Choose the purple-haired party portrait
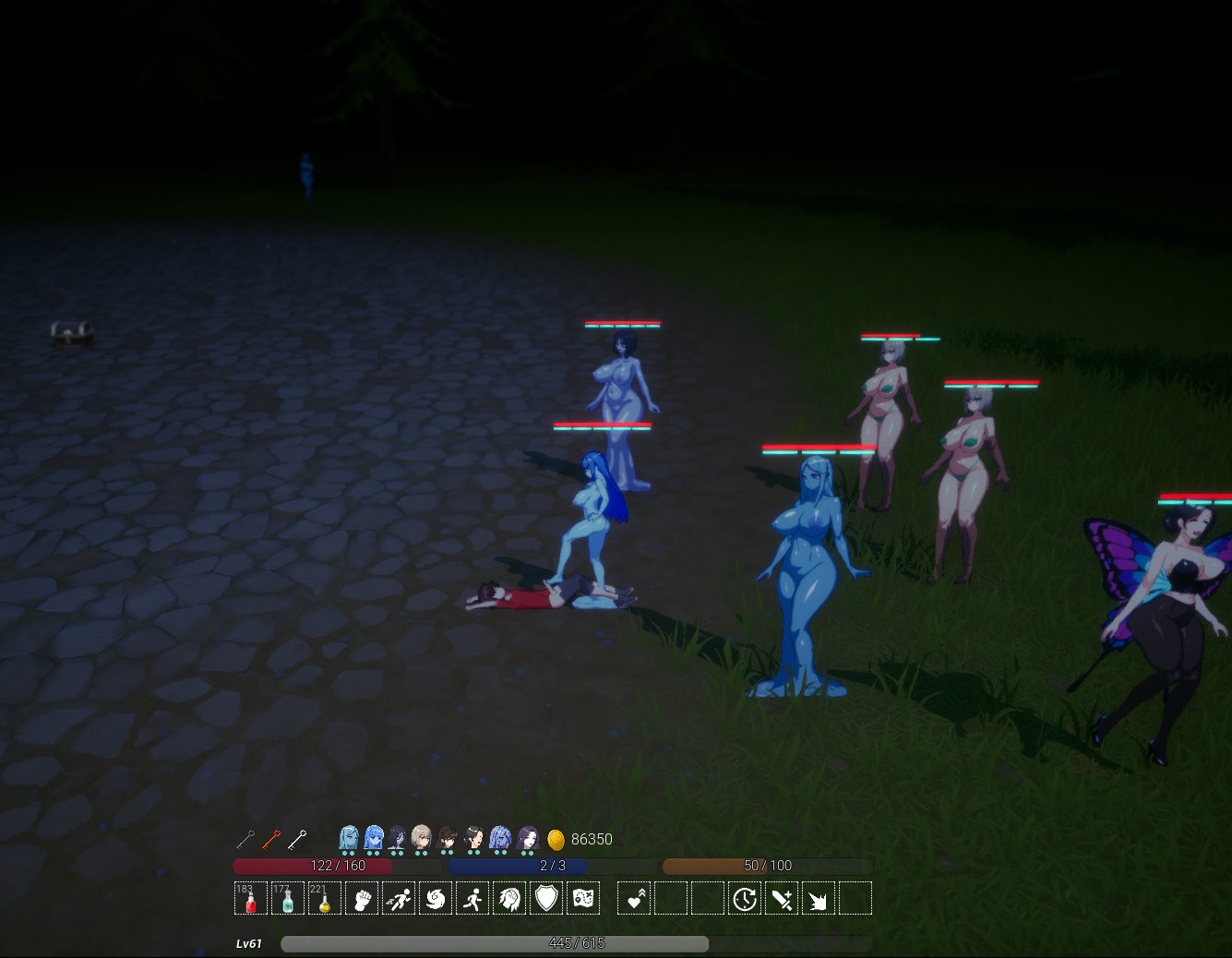Screen dimensions: 1232x958 [x=527, y=838]
